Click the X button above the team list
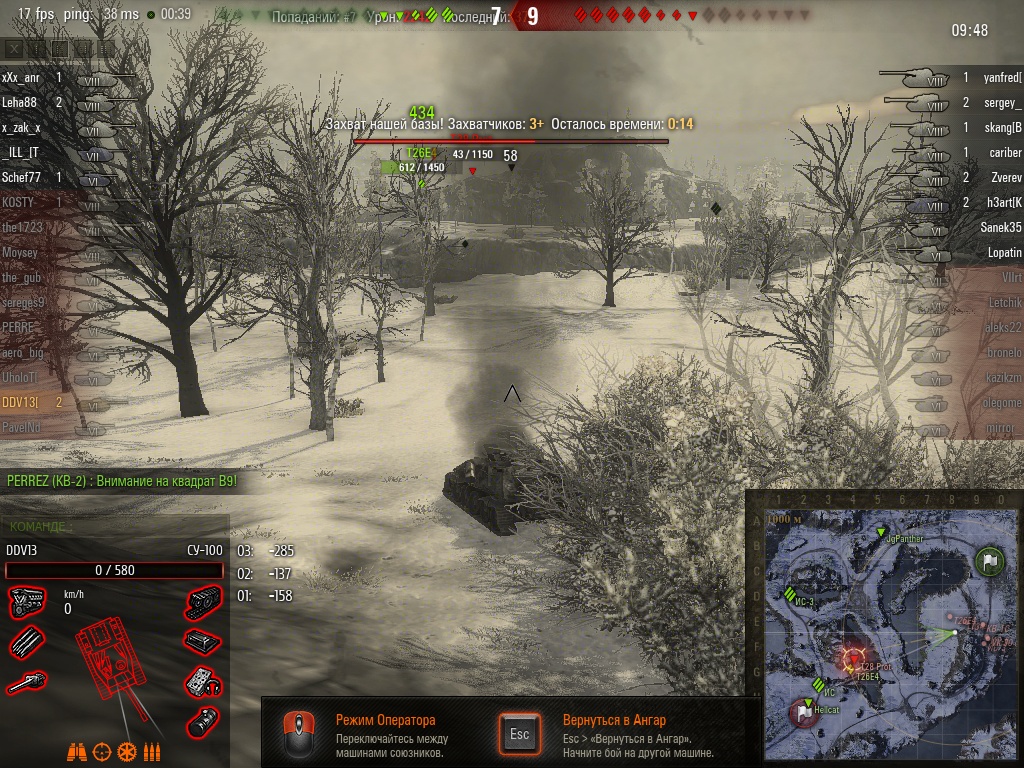 click(x=14, y=48)
